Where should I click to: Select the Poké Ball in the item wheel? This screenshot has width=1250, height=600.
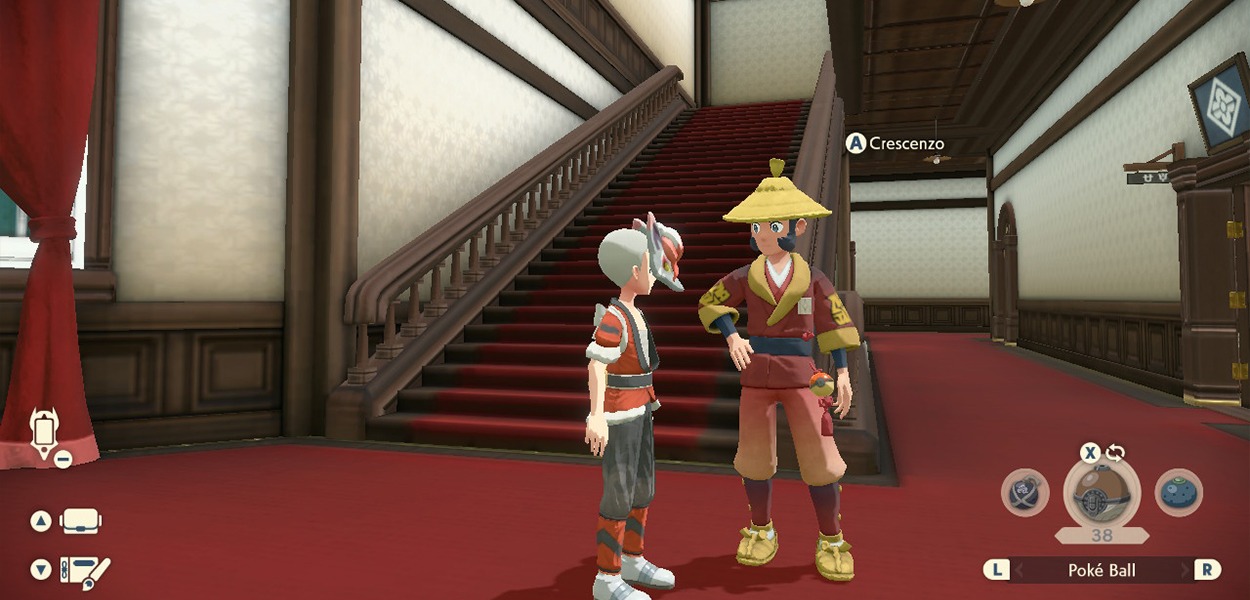(1101, 492)
